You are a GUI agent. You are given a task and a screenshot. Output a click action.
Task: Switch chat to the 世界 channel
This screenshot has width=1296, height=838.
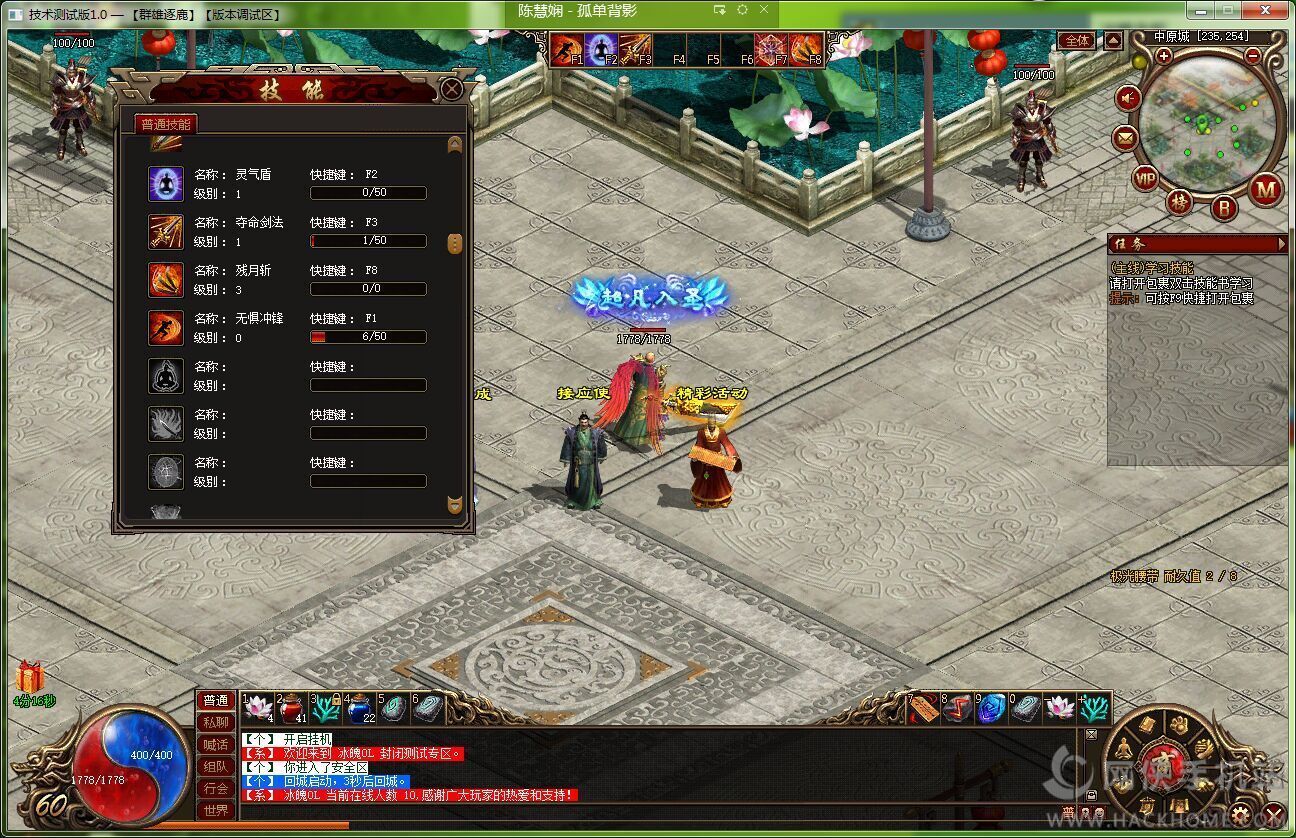click(x=216, y=810)
